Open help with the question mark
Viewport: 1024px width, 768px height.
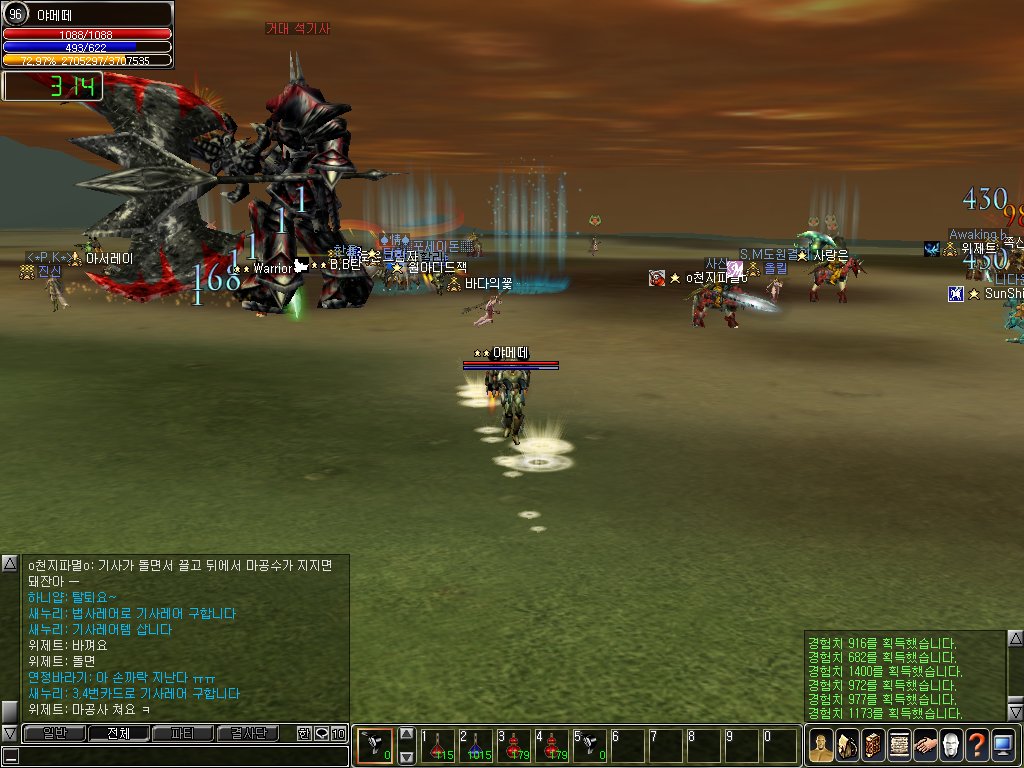976,746
